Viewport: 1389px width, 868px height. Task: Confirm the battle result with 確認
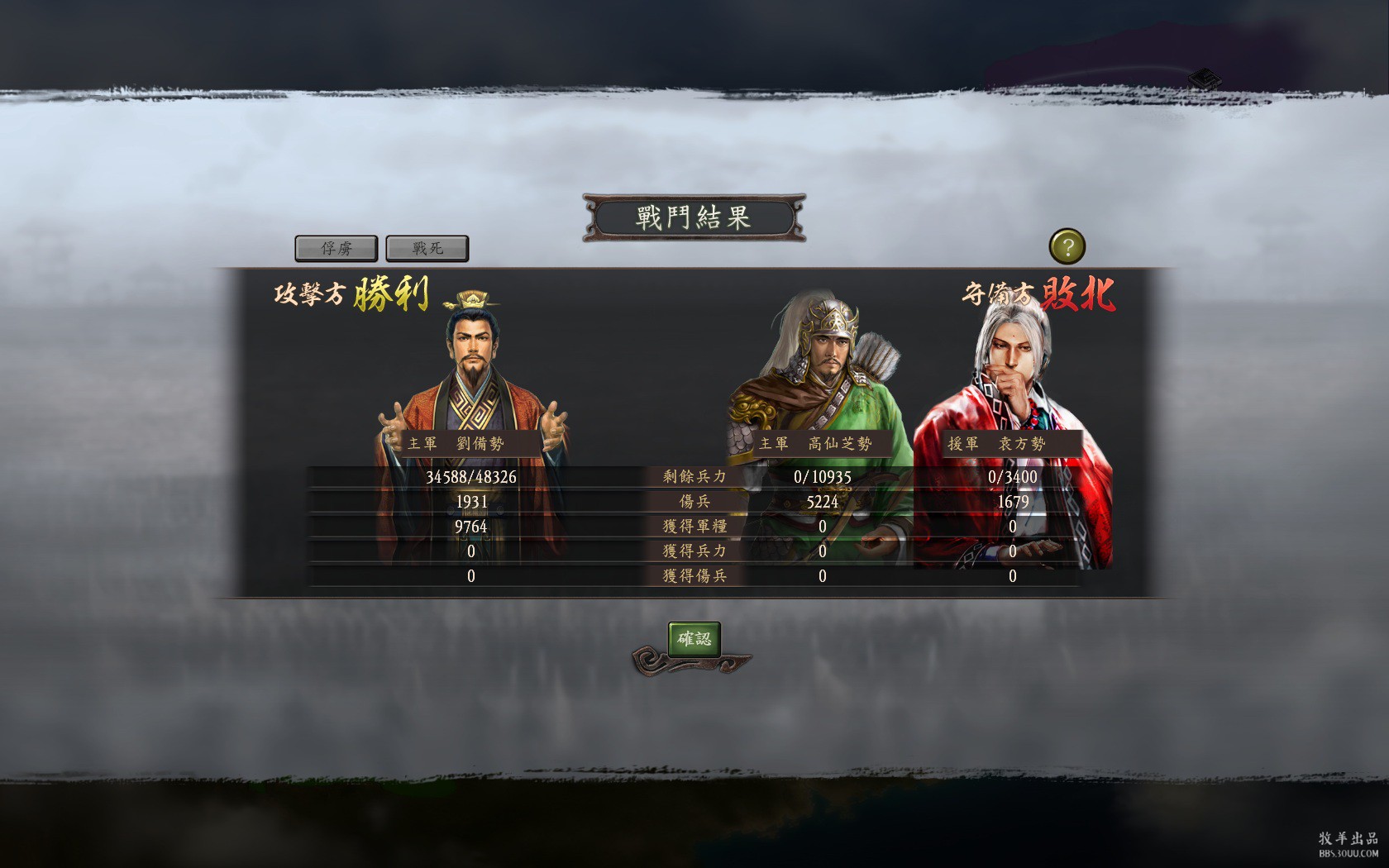click(x=694, y=639)
